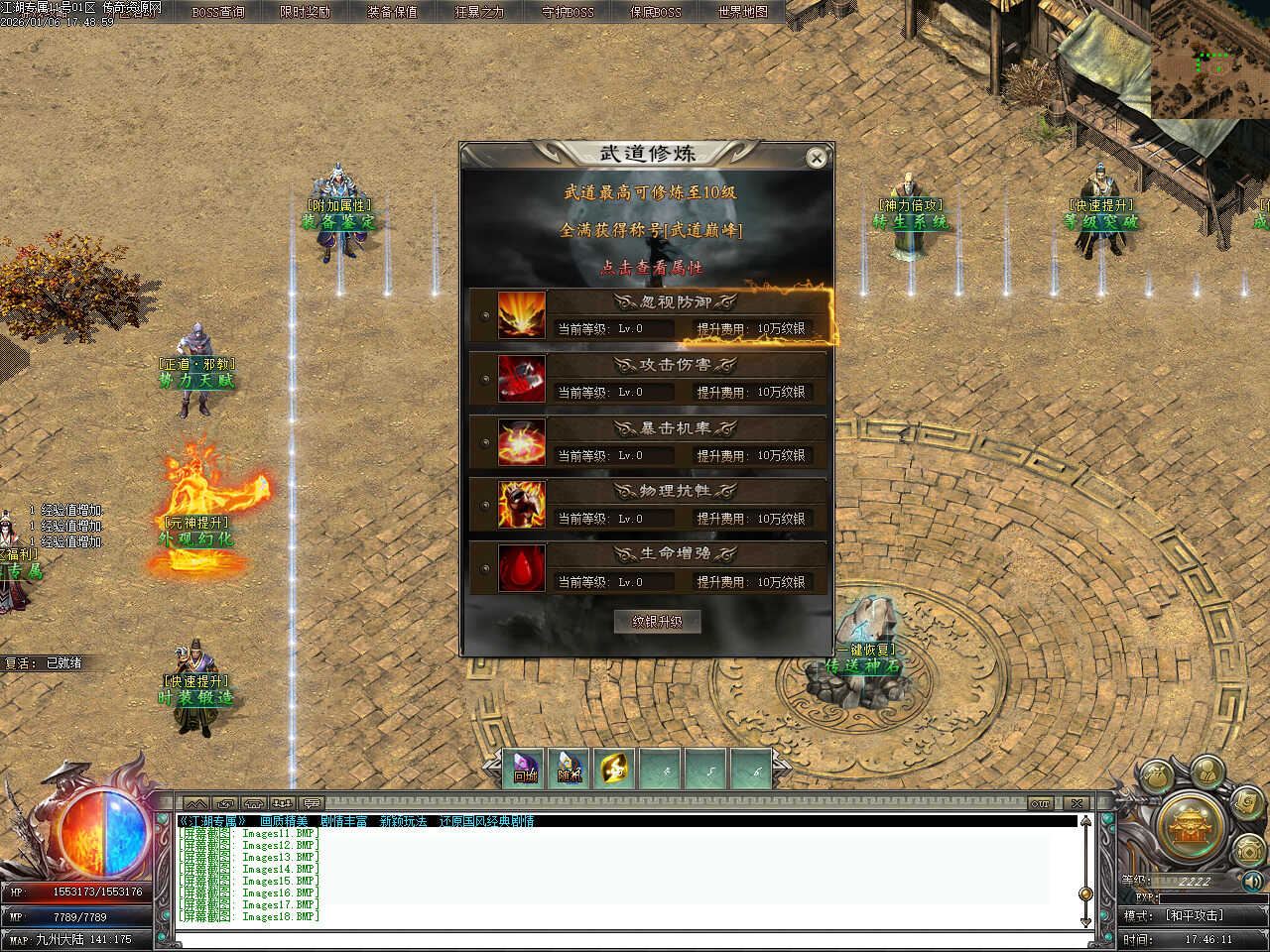Open 装备保值 from the top bar
The image size is (1270, 952).
(392, 12)
